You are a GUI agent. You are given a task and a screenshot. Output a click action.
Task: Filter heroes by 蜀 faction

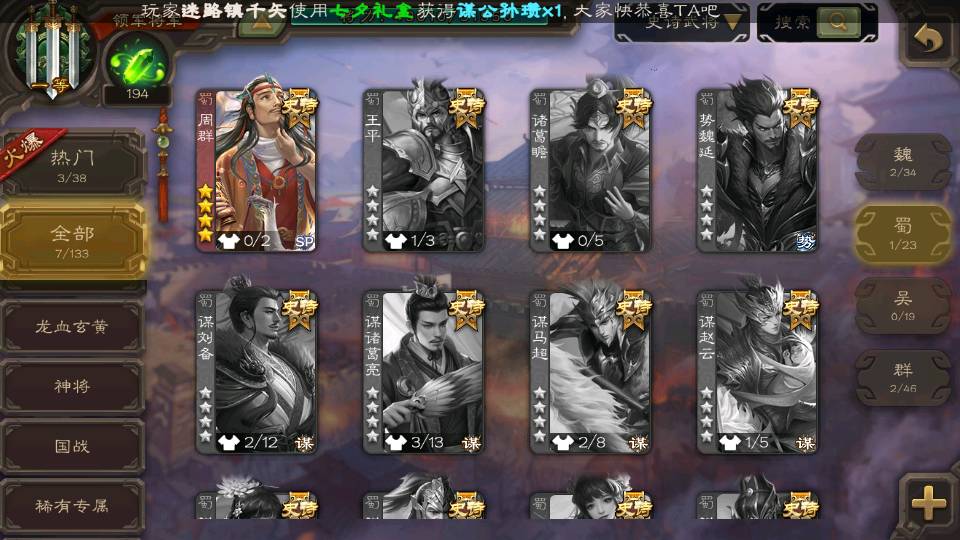pyautogui.click(x=903, y=233)
